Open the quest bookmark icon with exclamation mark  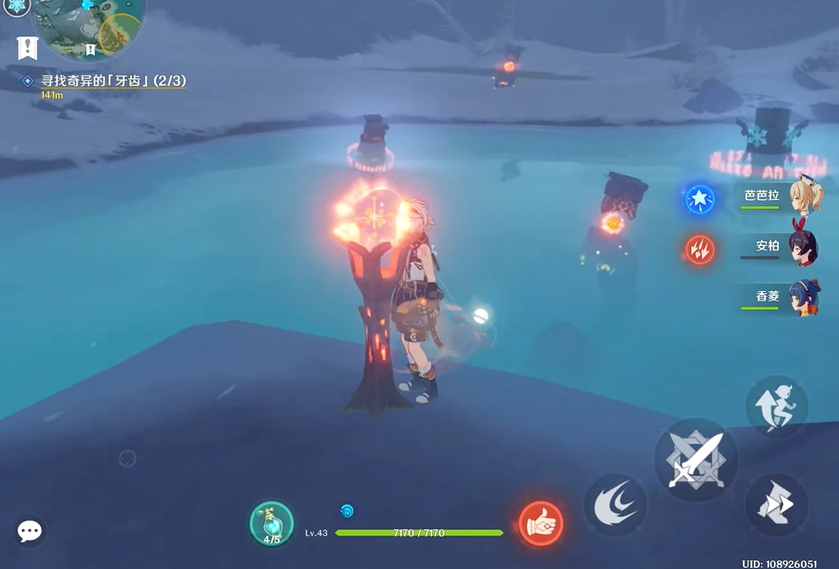(x=28, y=47)
